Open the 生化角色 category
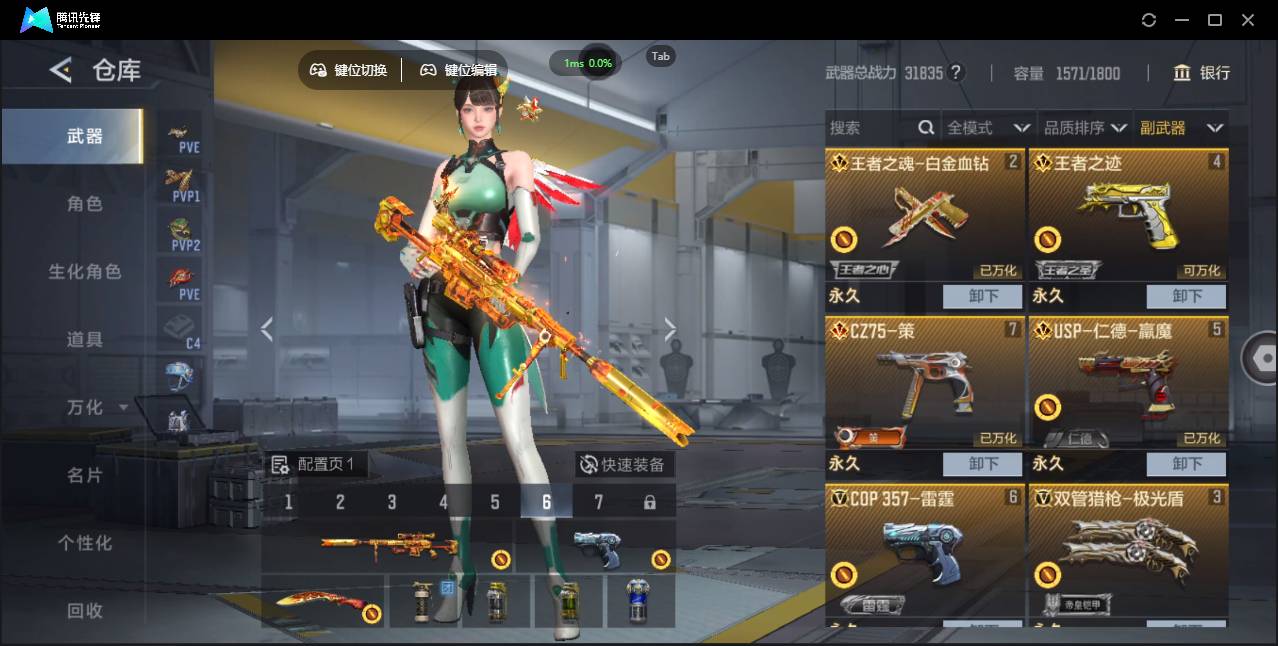The image size is (1278, 646). click(x=85, y=272)
